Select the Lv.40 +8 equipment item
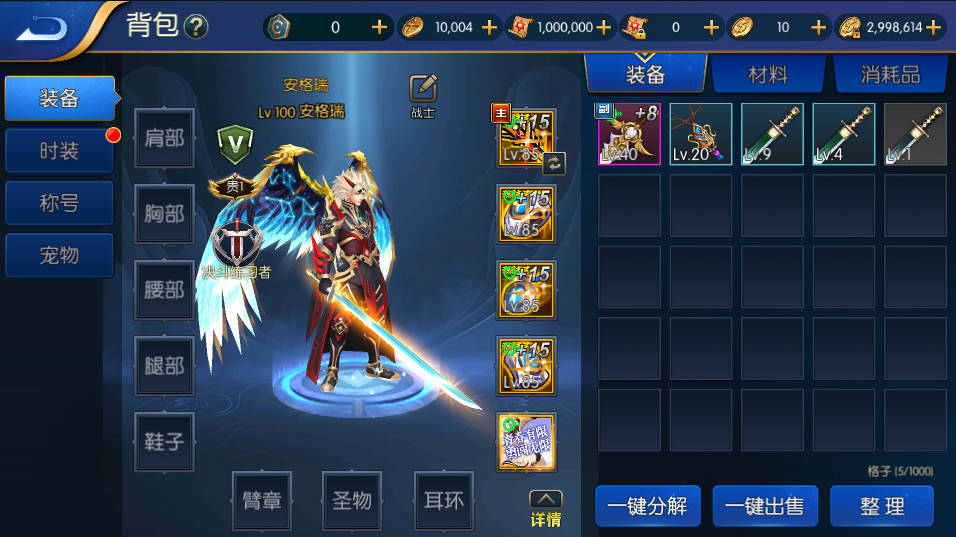 629,134
